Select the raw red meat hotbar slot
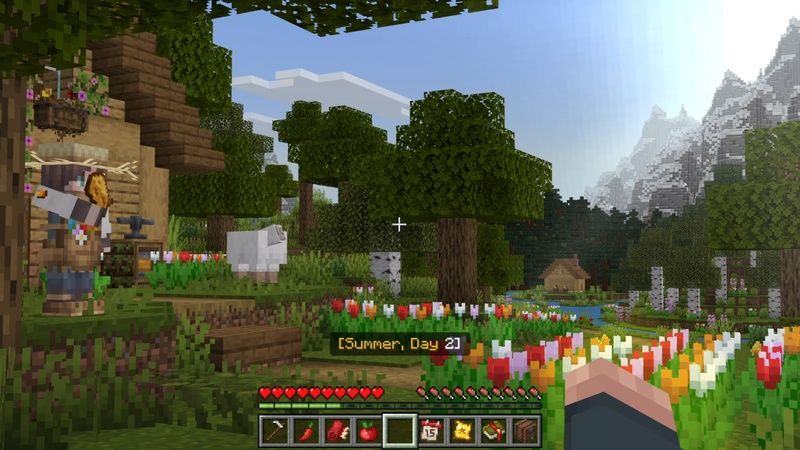 tap(336, 431)
